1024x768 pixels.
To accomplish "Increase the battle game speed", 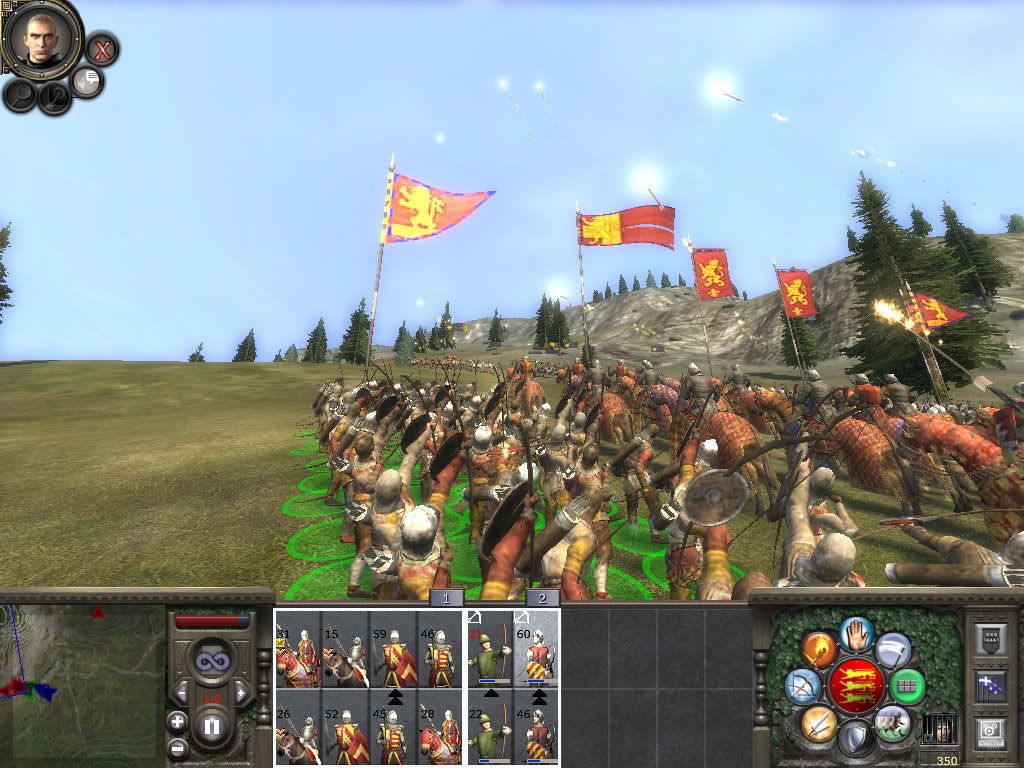I will tap(241, 692).
